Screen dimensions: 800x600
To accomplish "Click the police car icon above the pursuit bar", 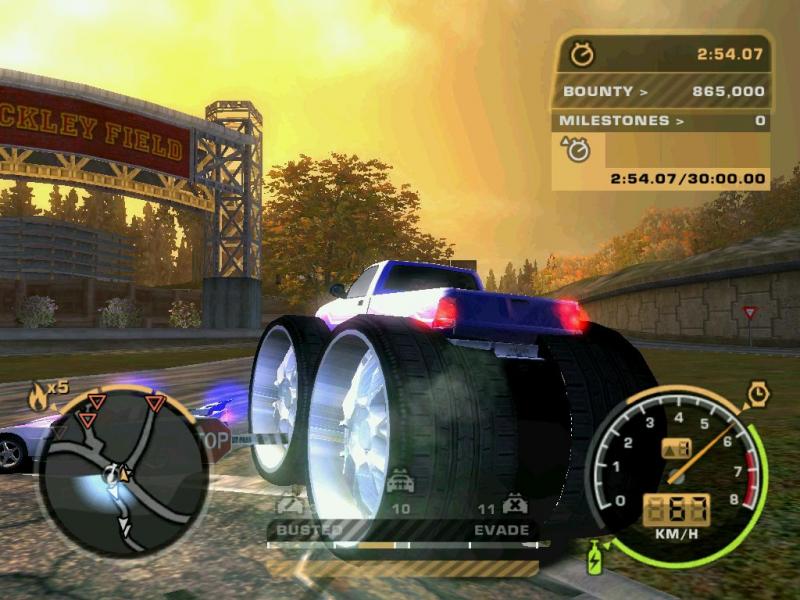I will click(400, 483).
